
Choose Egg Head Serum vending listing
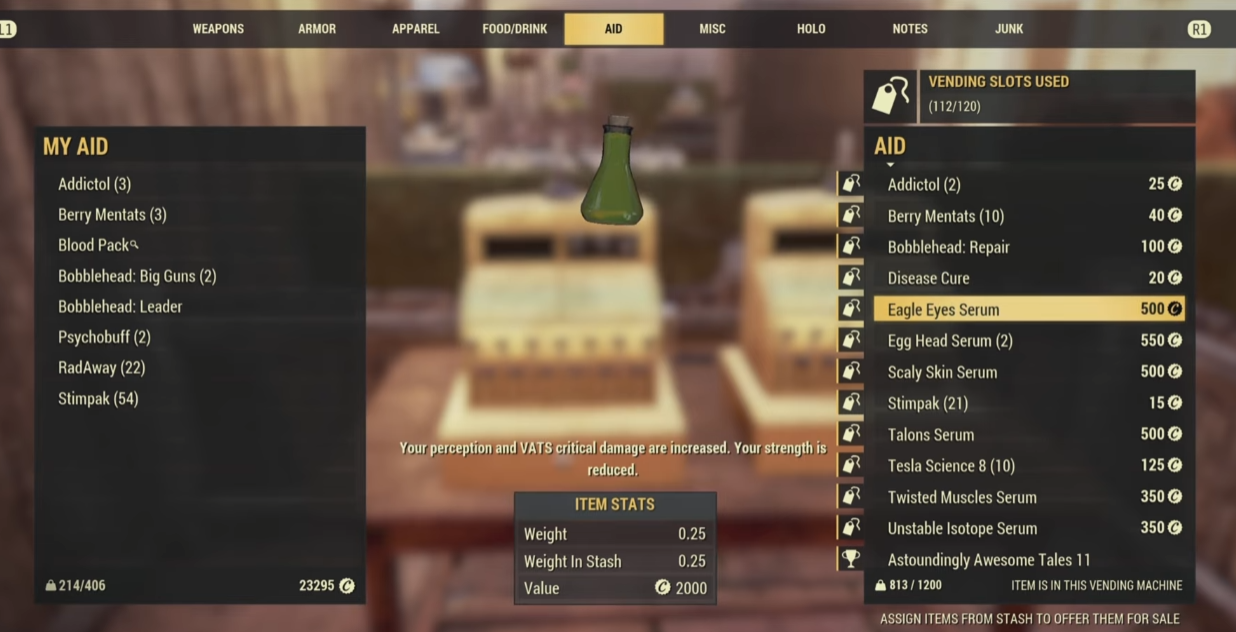click(x=1028, y=341)
